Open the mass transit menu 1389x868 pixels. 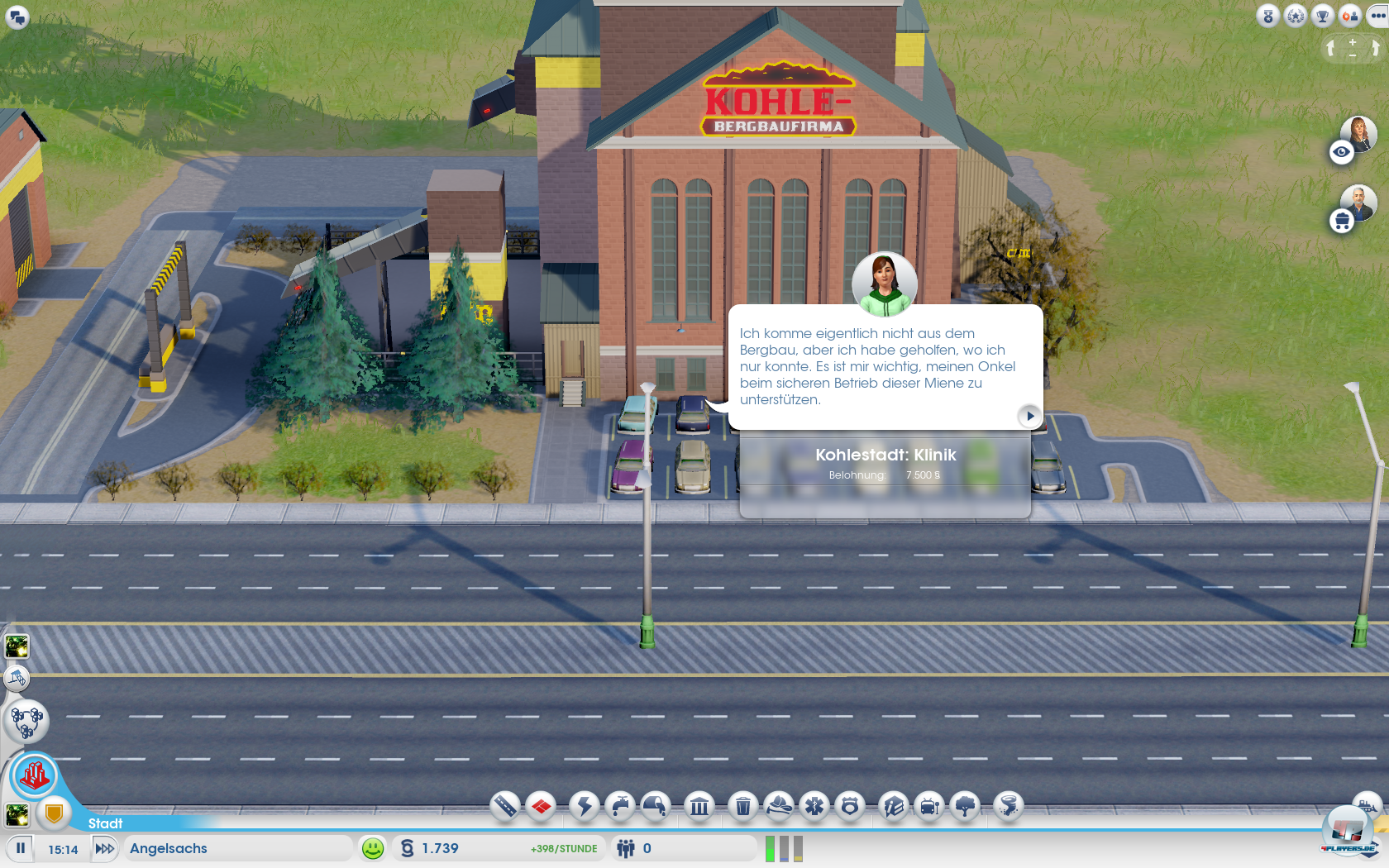point(928,806)
